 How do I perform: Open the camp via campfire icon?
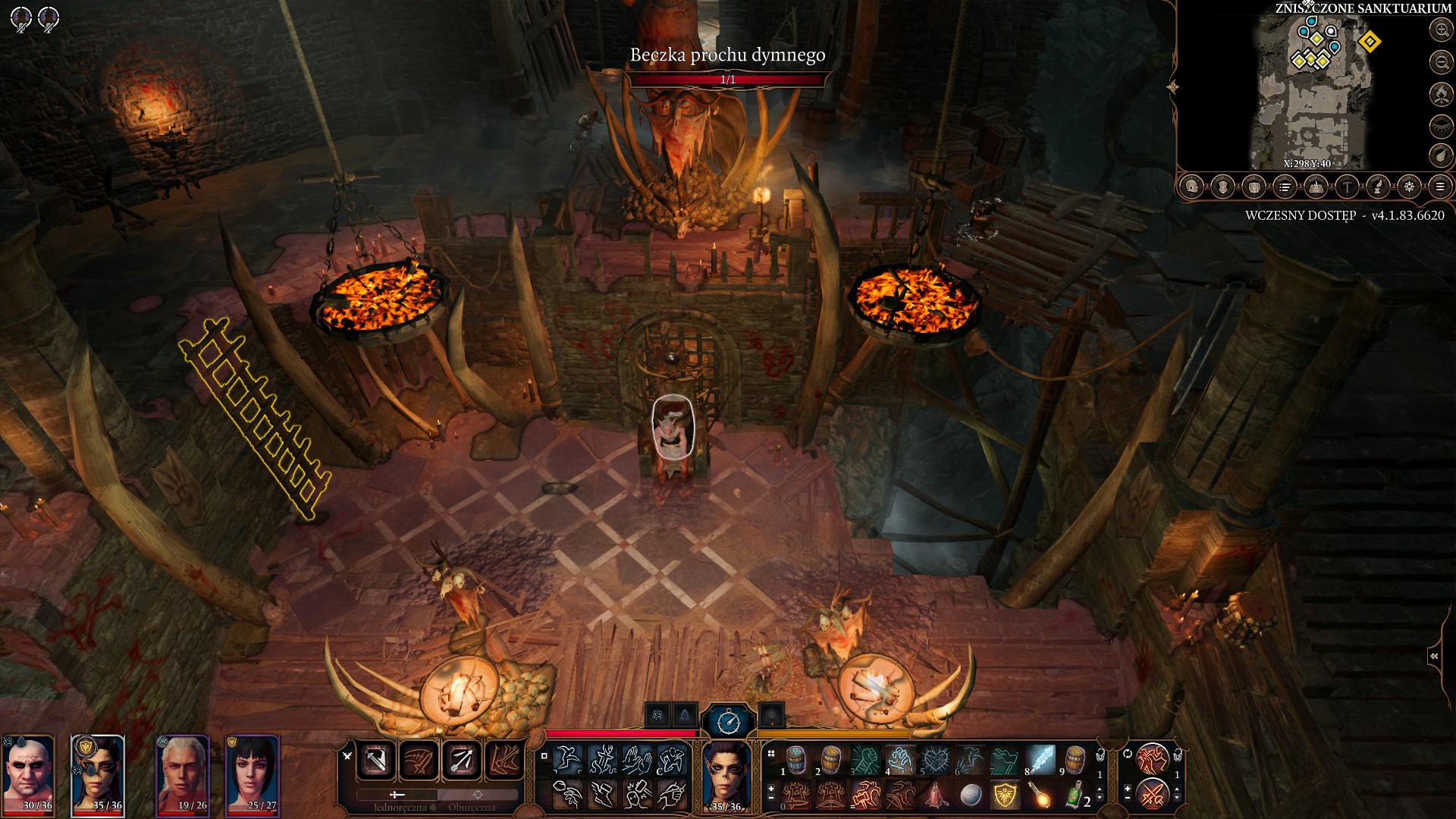tap(1440, 94)
